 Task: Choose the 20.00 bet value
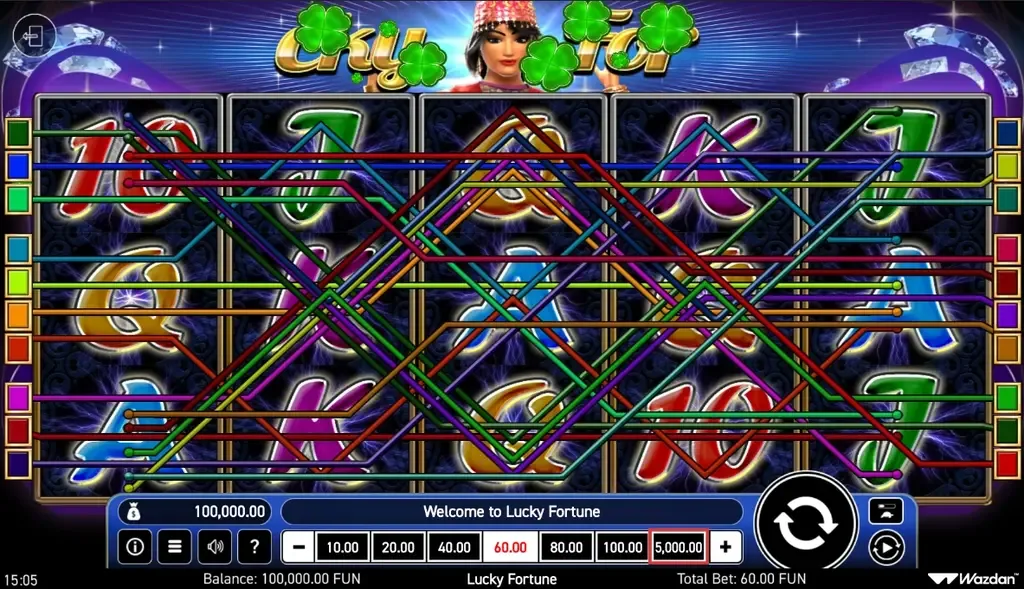(398, 547)
